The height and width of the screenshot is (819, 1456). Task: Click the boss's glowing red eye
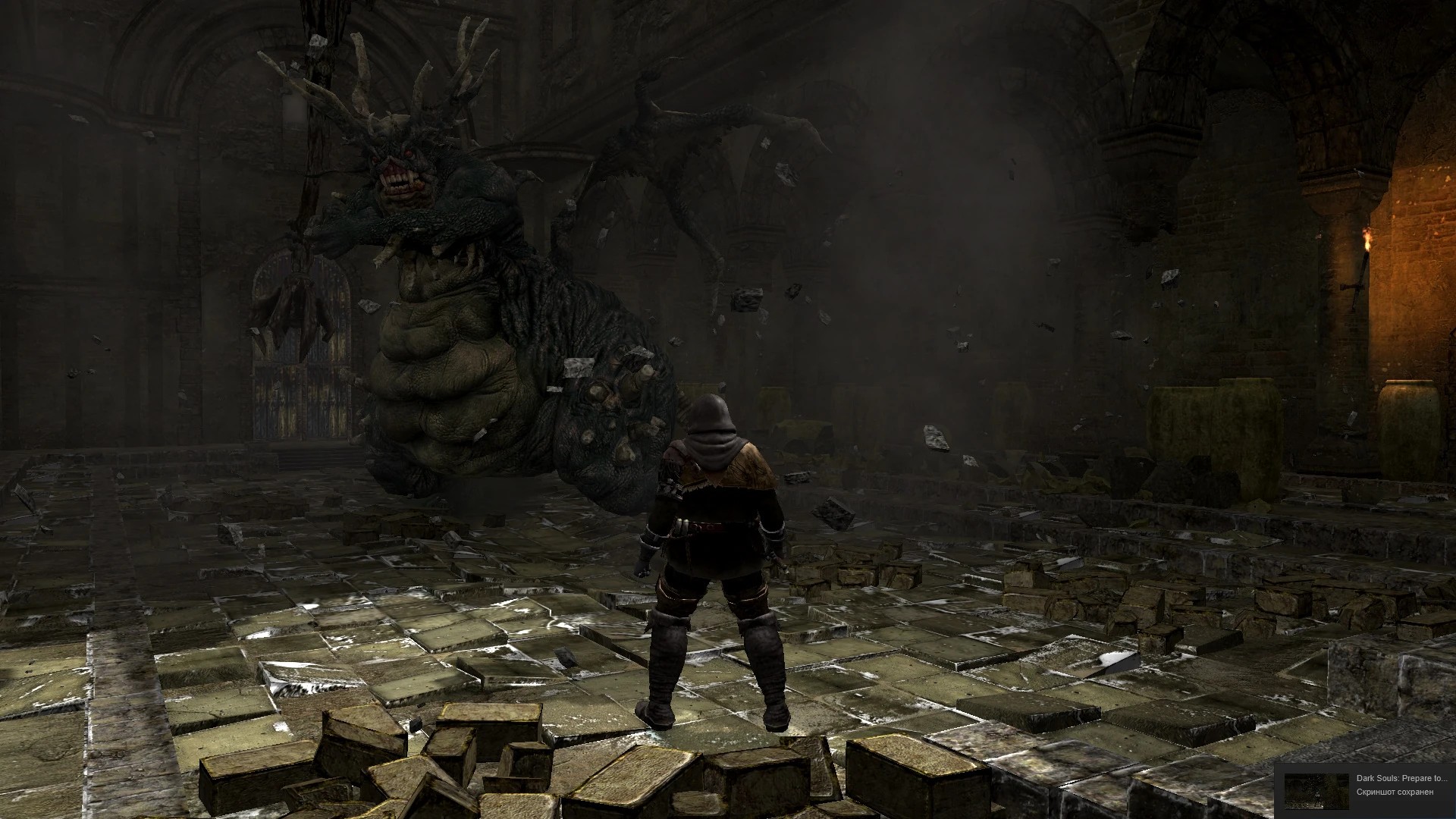[x=409, y=152]
